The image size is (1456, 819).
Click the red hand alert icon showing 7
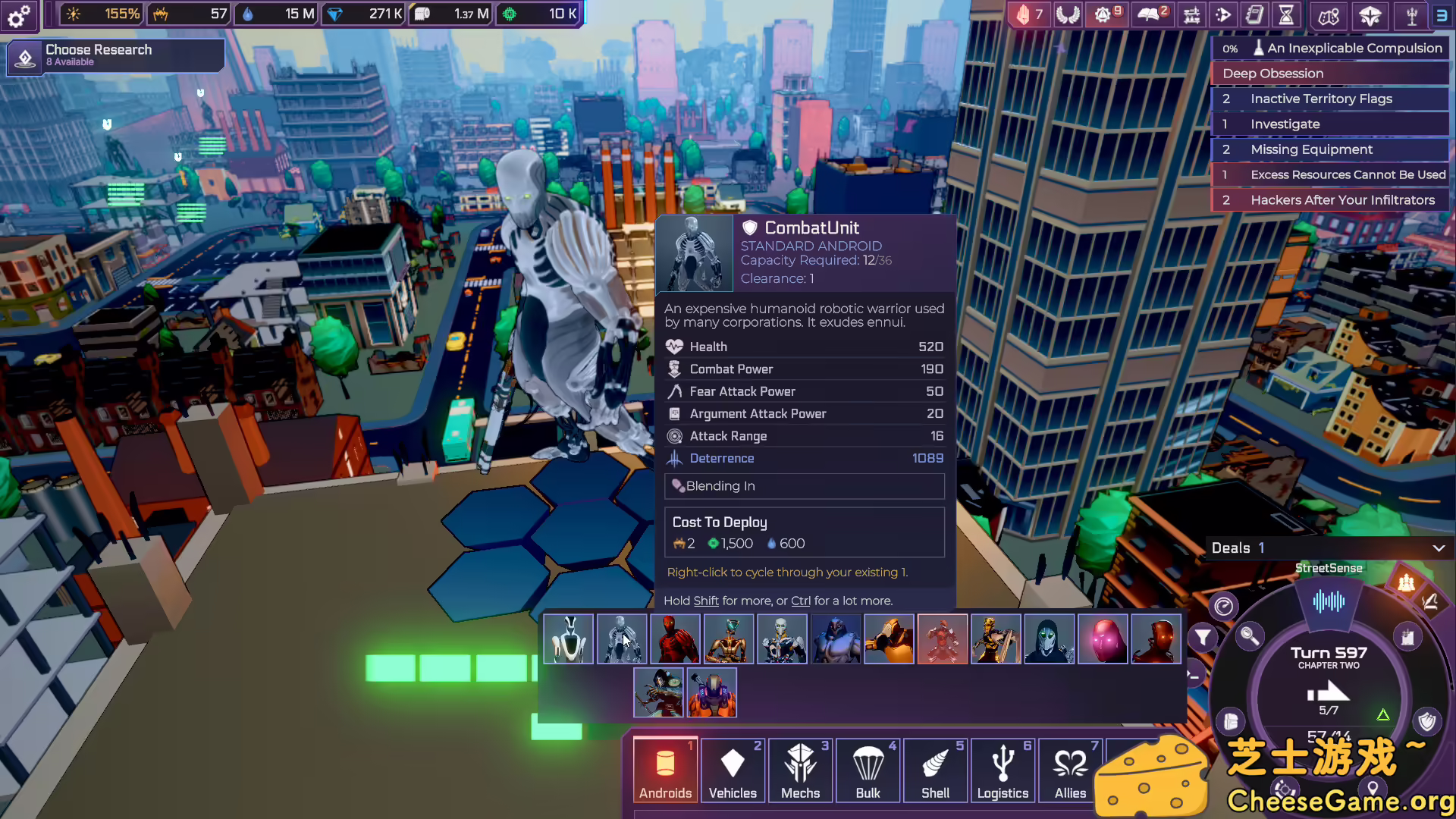(1028, 14)
